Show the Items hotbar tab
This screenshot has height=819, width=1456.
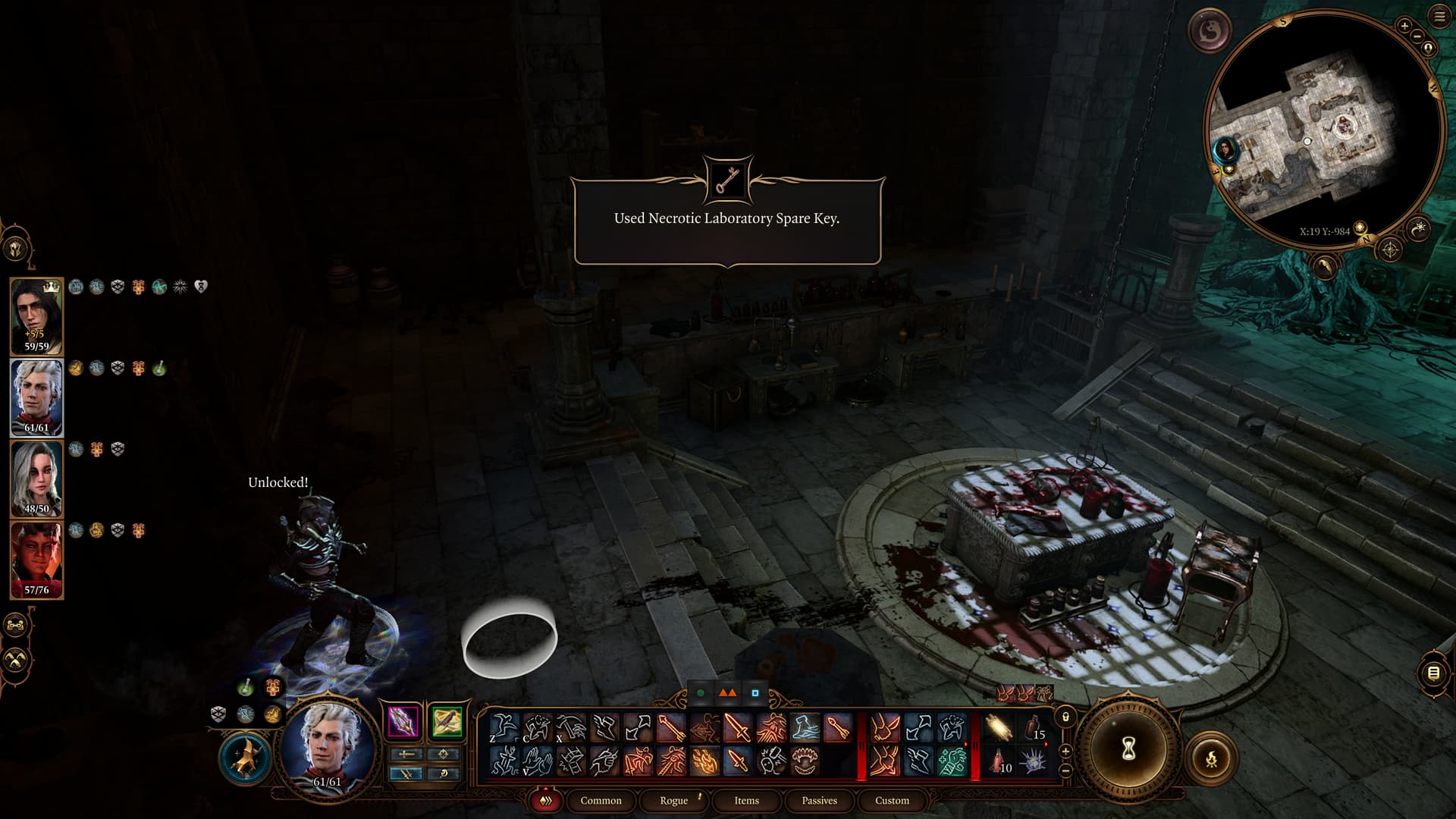[746, 800]
